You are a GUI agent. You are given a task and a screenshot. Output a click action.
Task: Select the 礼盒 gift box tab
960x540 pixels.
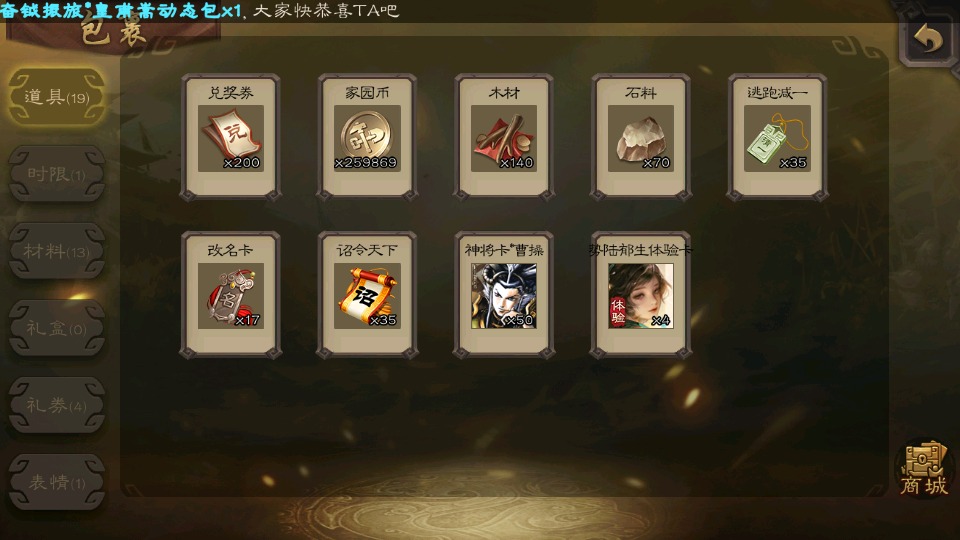point(56,329)
